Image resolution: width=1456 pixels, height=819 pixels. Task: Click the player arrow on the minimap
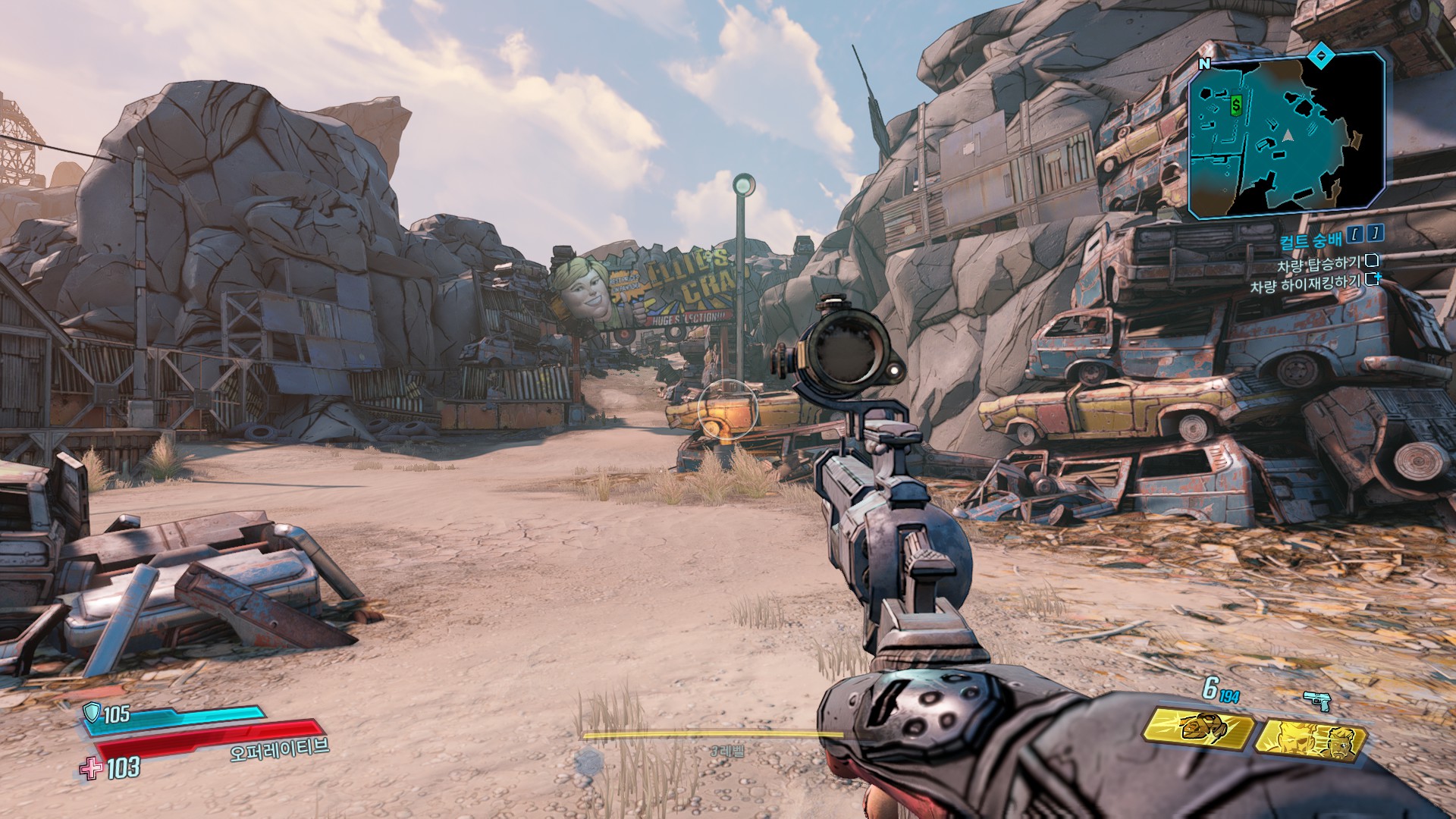tap(1287, 135)
